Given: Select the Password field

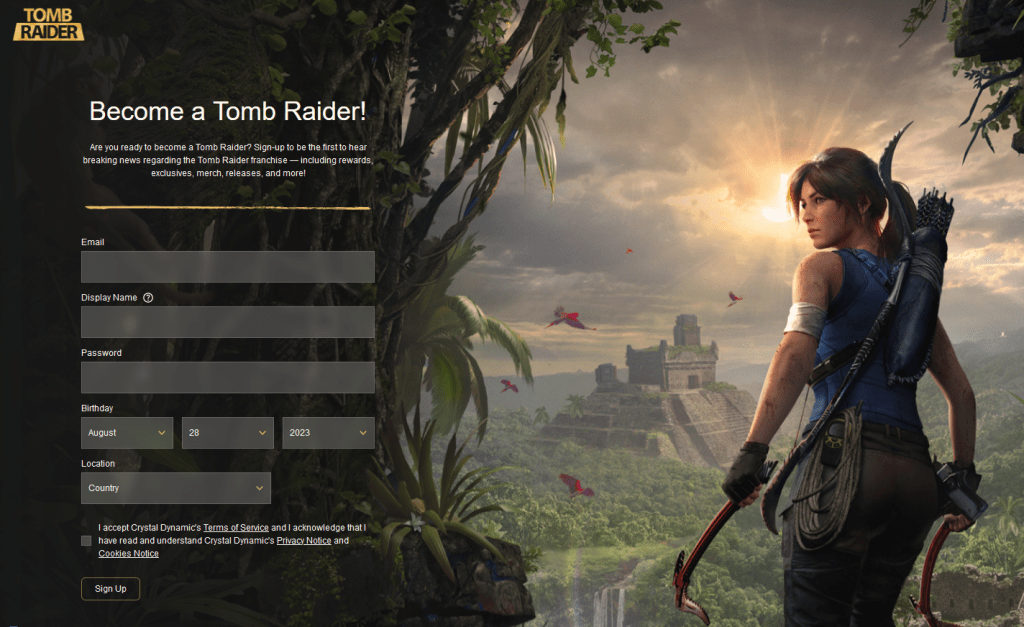Looking at the screenshot, I should [x=227, y=377].
